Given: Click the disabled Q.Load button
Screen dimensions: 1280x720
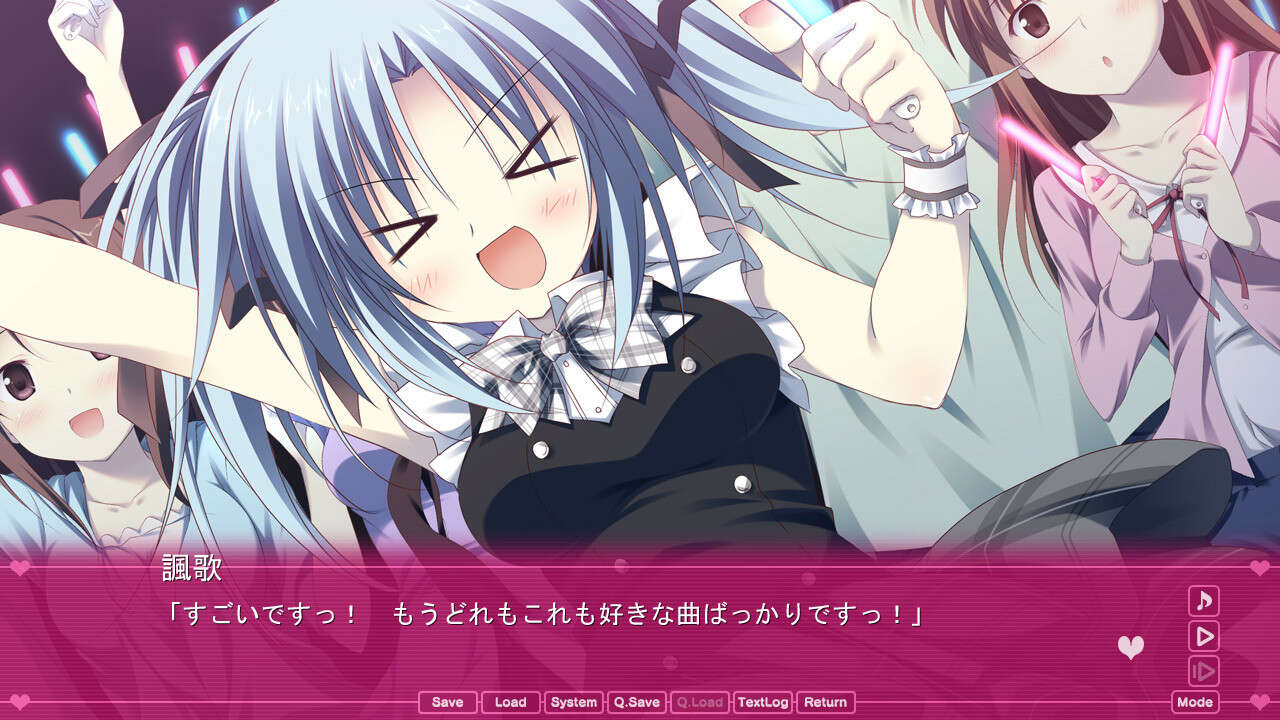Looking at the screenshot, I should tap(699, 702).
